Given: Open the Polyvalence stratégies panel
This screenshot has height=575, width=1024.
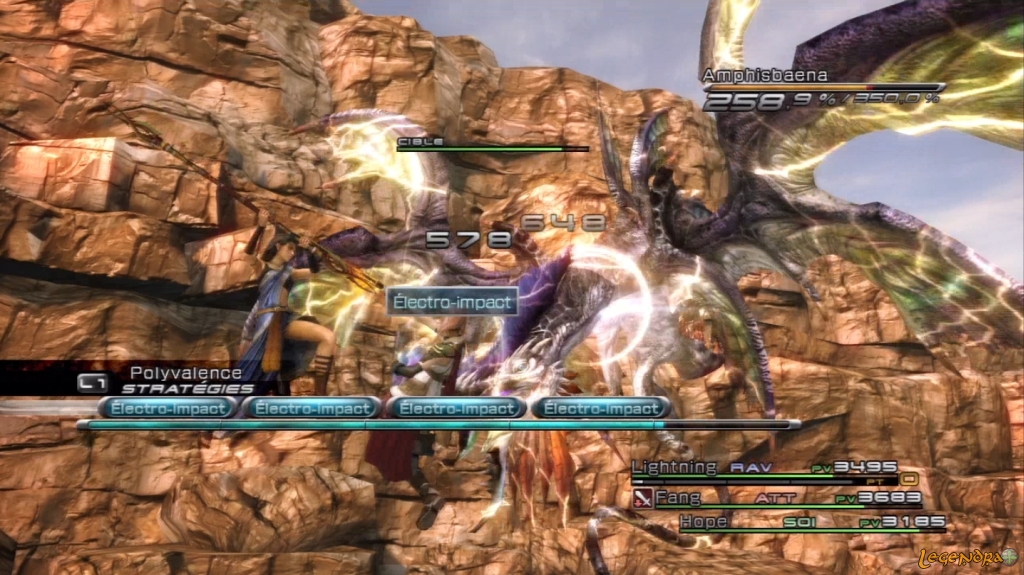Looking at the screenshot, I should [x=170, y=380].
